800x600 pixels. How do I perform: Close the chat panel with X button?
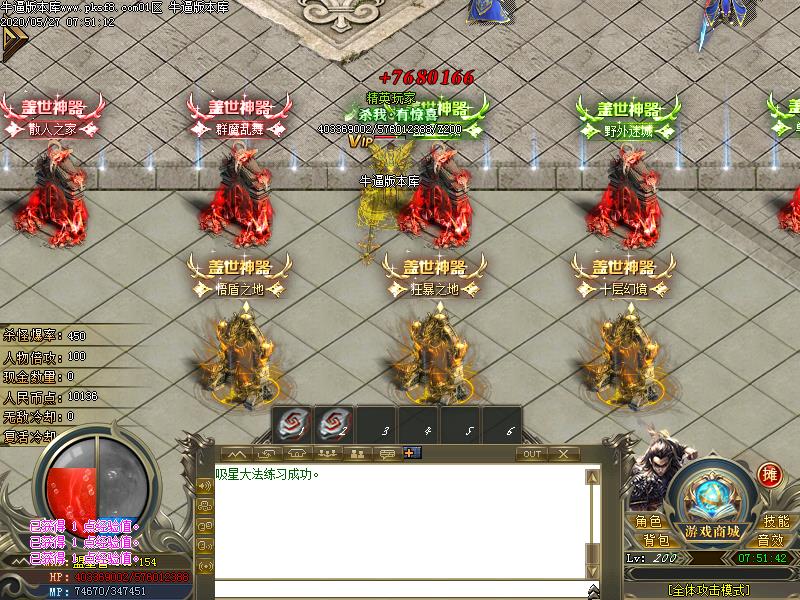click(x=564, y=454)
